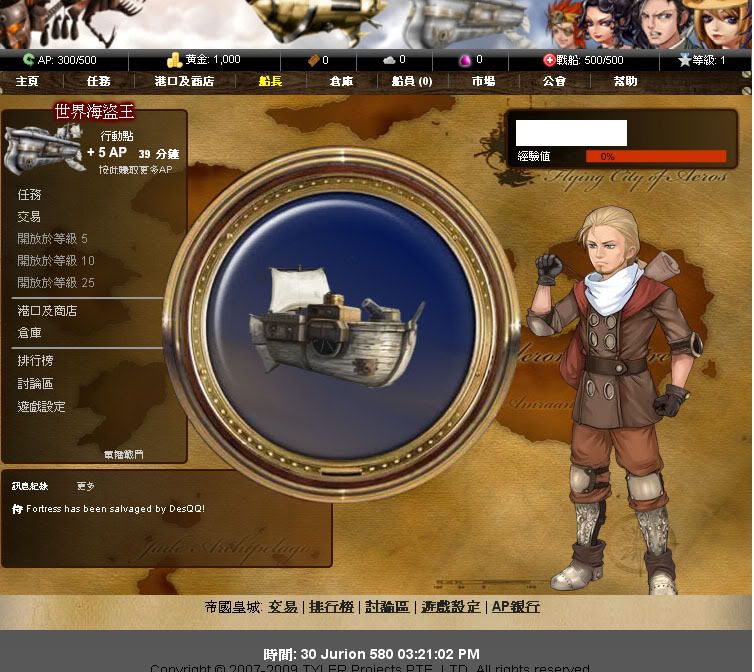
Task: Open 遊戲設定 from the left sidebar
Action: pos(41,407)
